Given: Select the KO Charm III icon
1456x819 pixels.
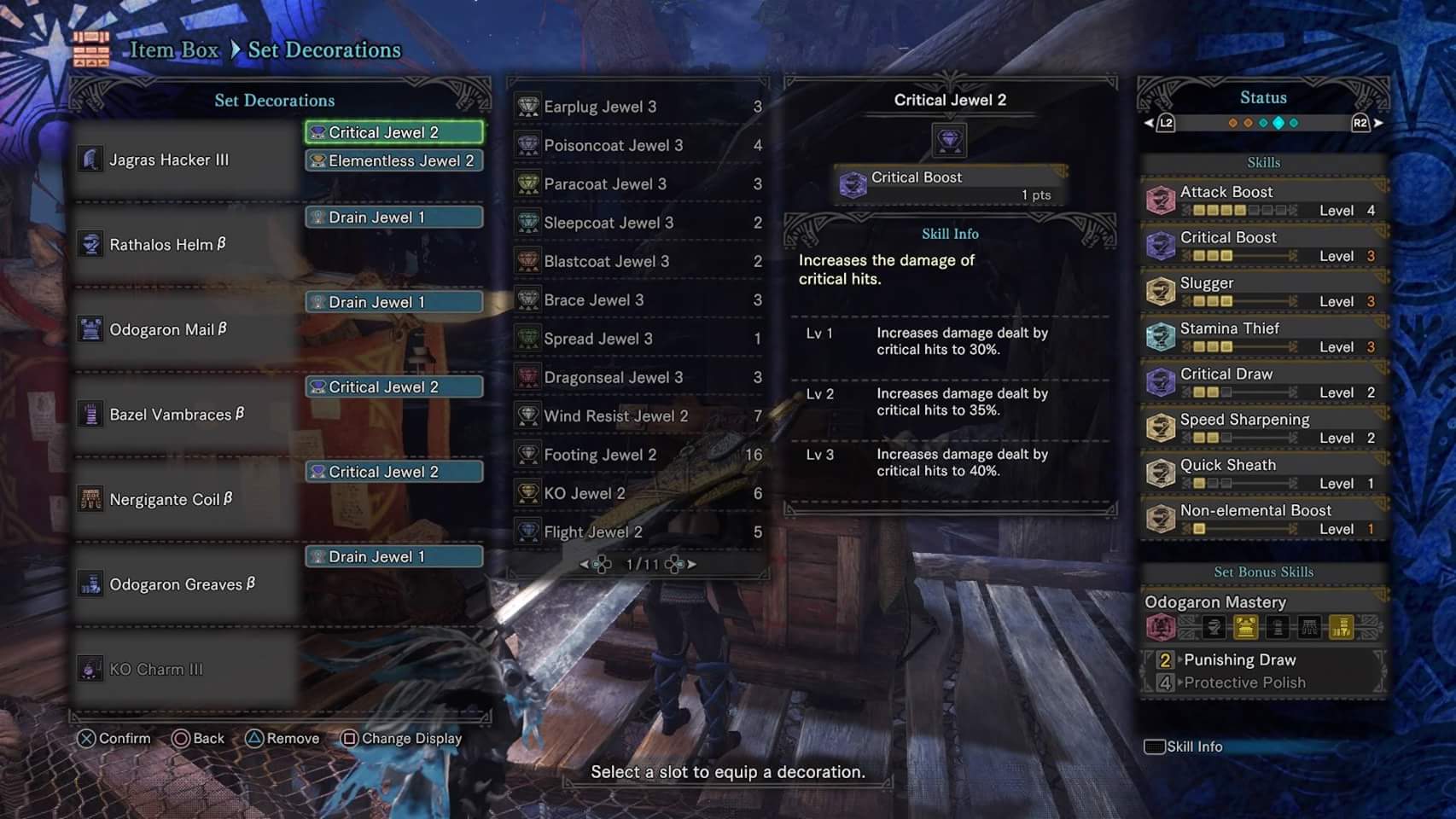Looking at the screenshot, I should click(x=90, y=668).
